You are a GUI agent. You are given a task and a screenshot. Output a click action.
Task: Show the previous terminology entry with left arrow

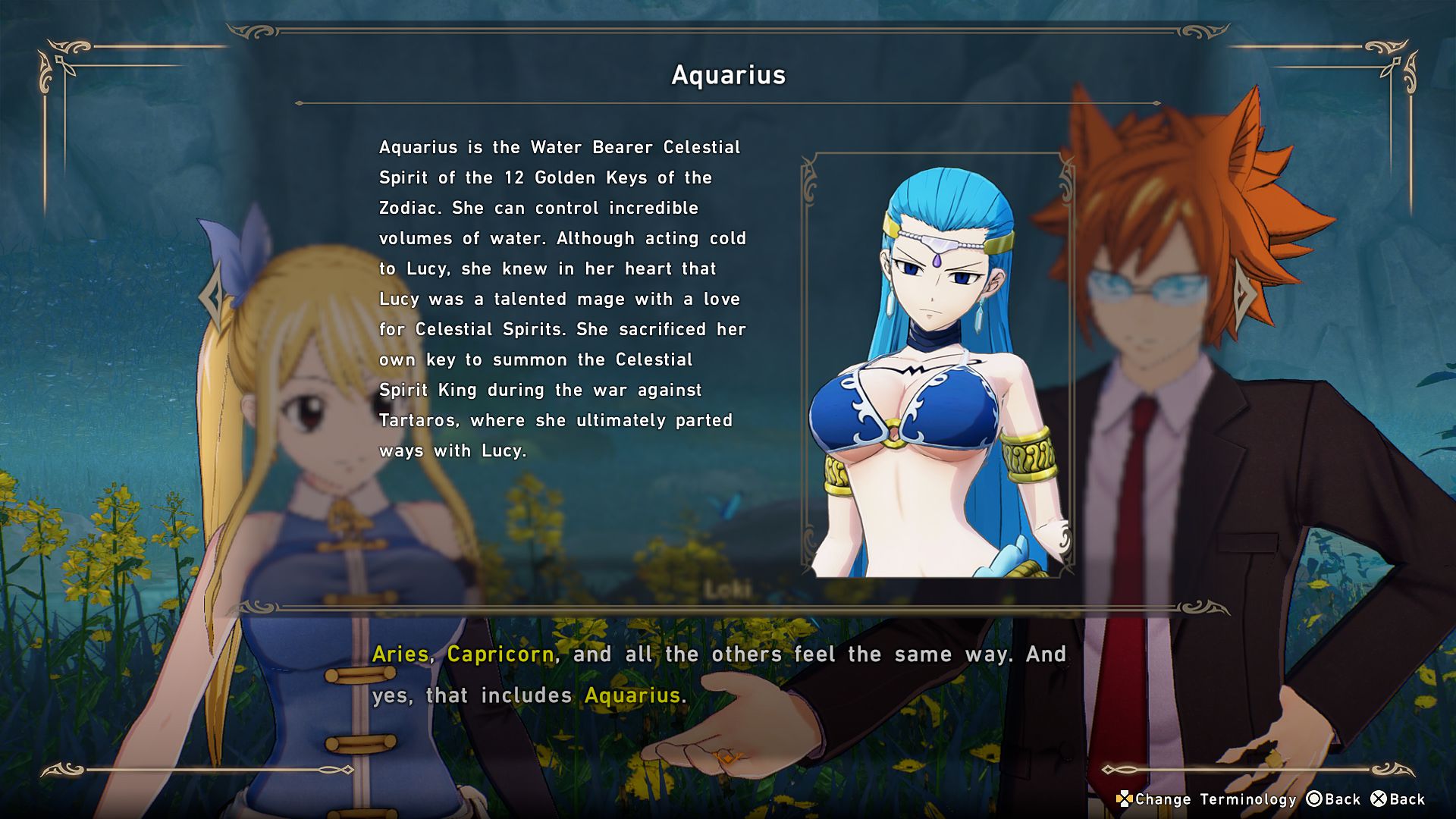click(x=212, y=297)
